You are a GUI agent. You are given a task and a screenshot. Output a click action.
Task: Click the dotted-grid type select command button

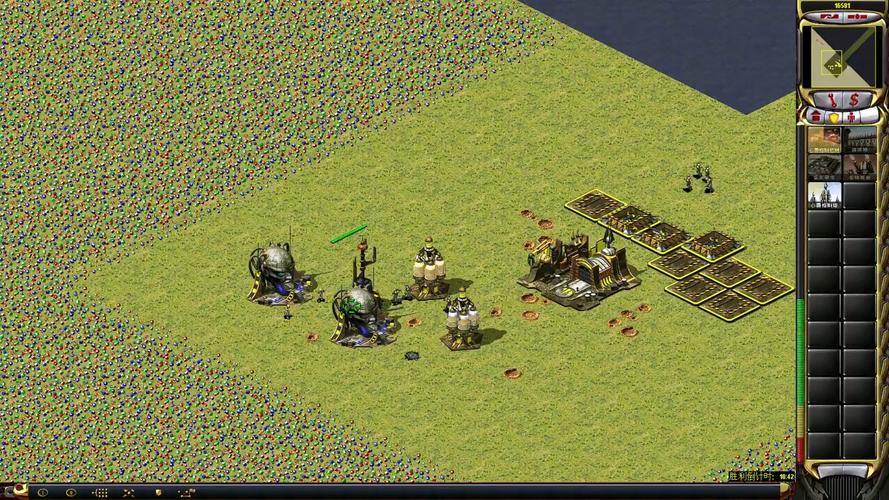coord(100,493)
